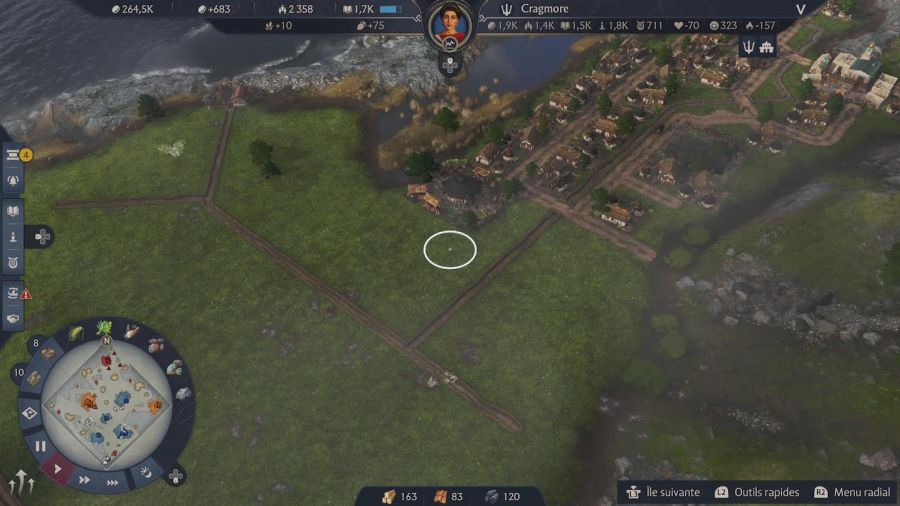Screen dimensions: 900x506
Task: Set game speed to triple fast-forward
Action: 113,482
